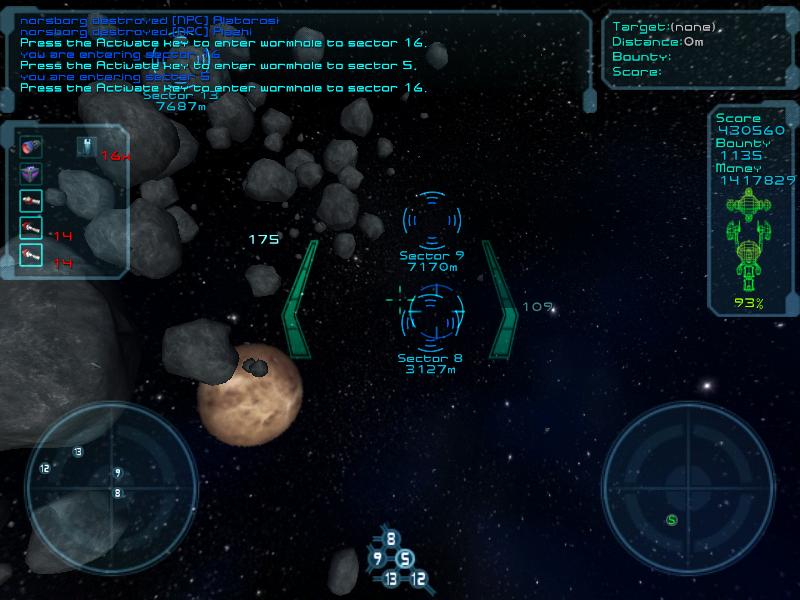The image size is (800, 600).
Task: Click the green ship status diagram
Action: coord(749,238)
